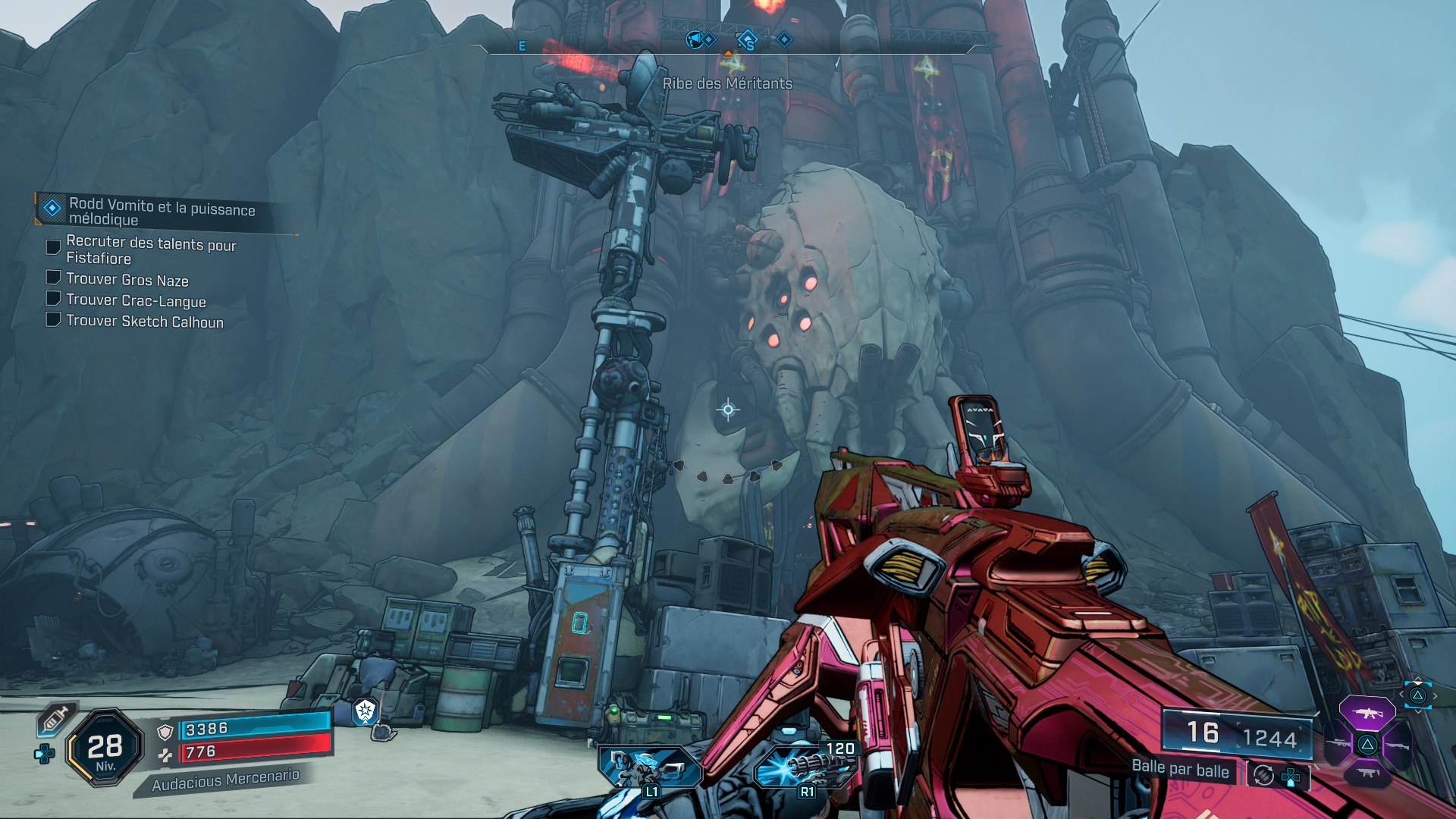Switch to the left weapon wheel slot

pyautogui.click(x=1338, y=744)
